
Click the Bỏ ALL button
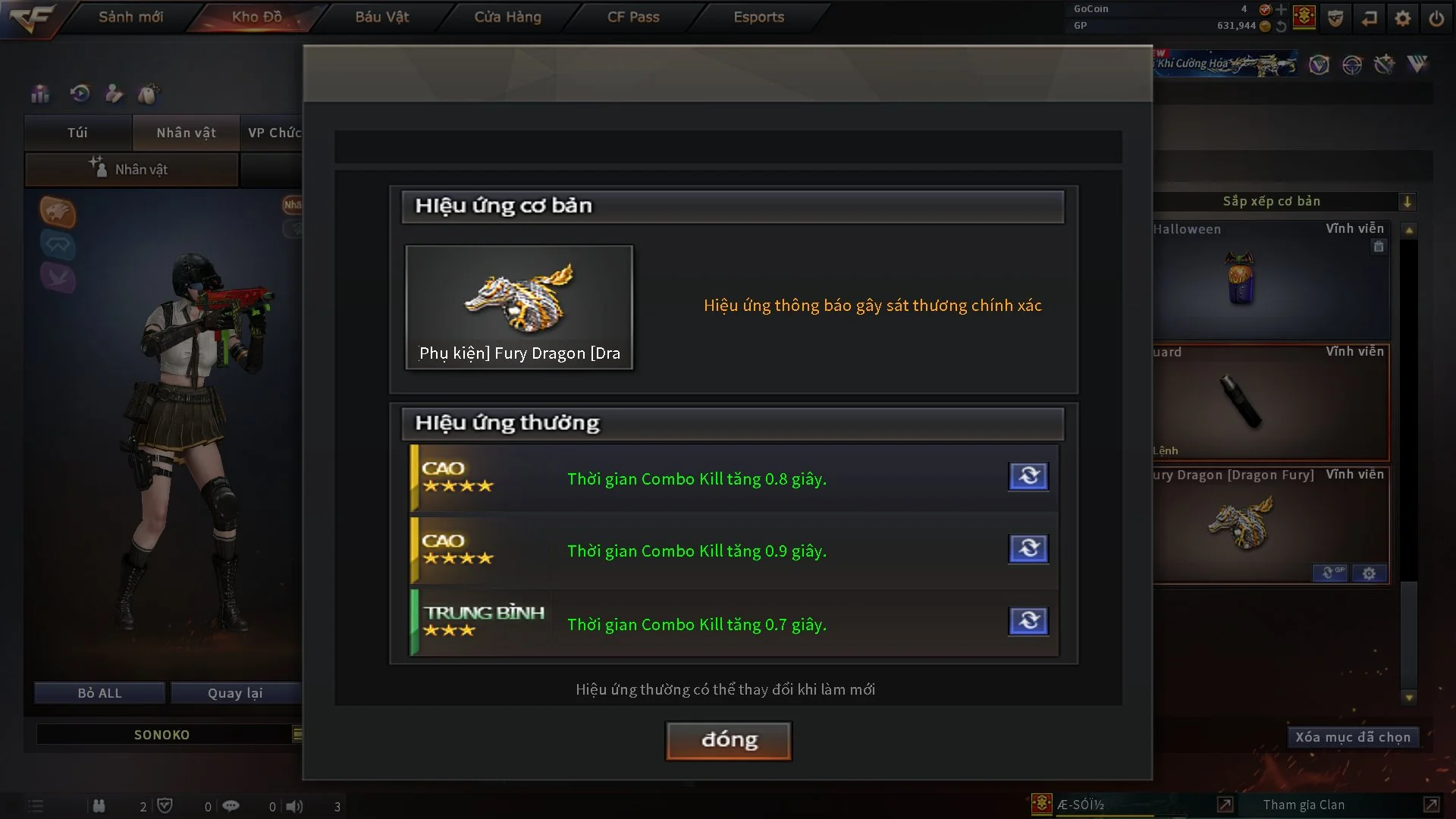coord(99,693)
